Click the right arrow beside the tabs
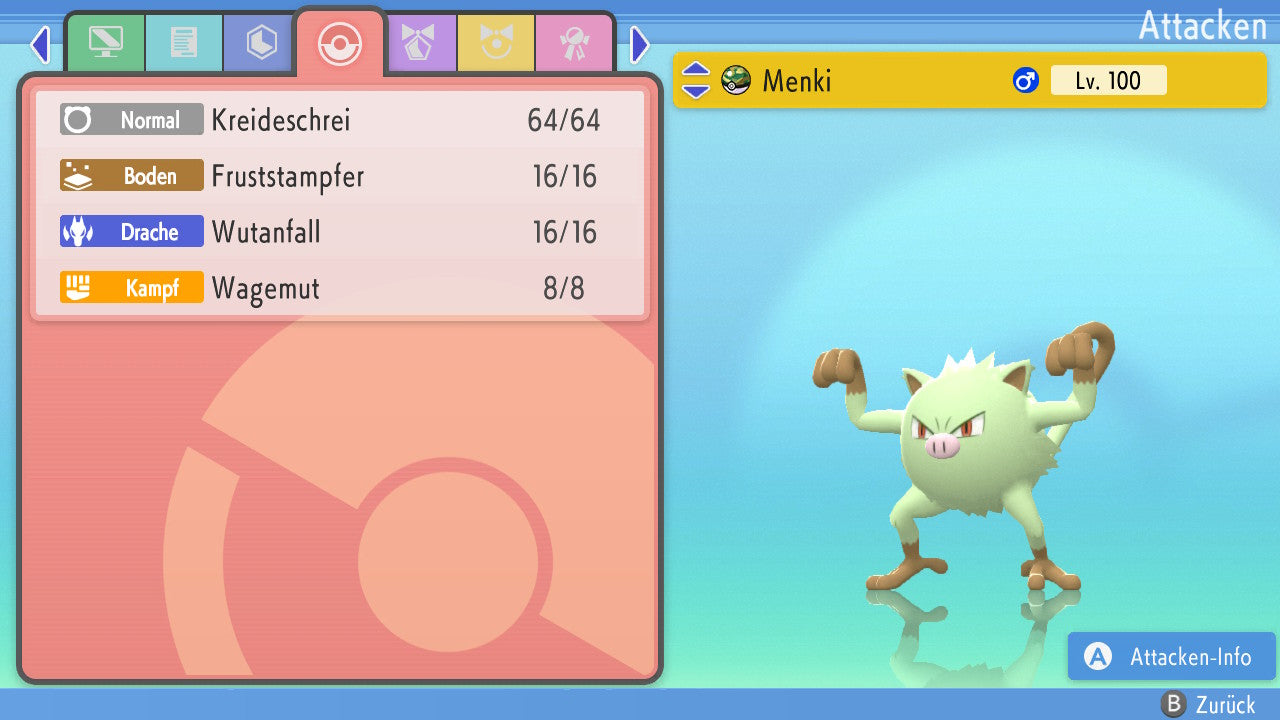This screenshot has height=720, width=1280. tap(640, 44)
